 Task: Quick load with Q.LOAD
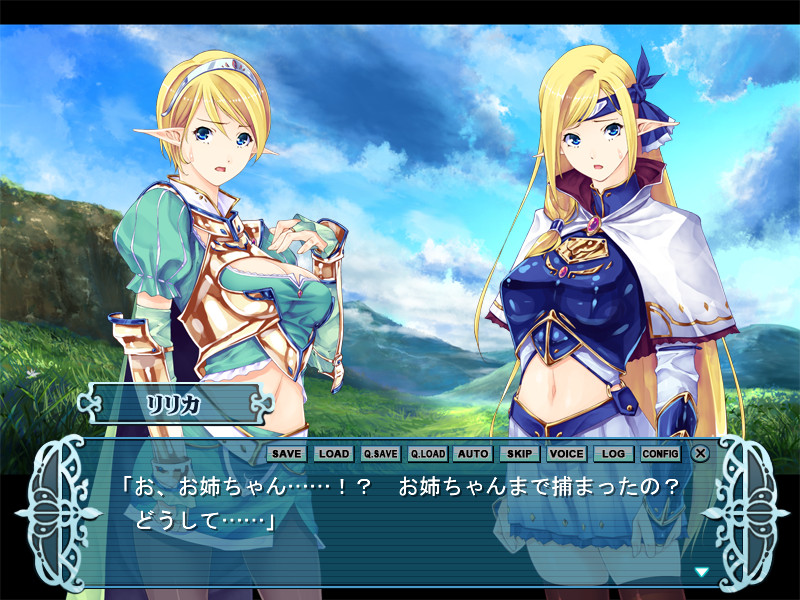[427, 453]
